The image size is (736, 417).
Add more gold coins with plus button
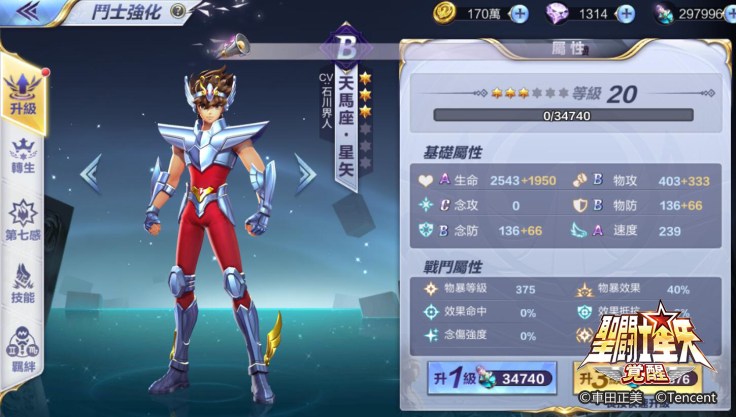point(518,14)
